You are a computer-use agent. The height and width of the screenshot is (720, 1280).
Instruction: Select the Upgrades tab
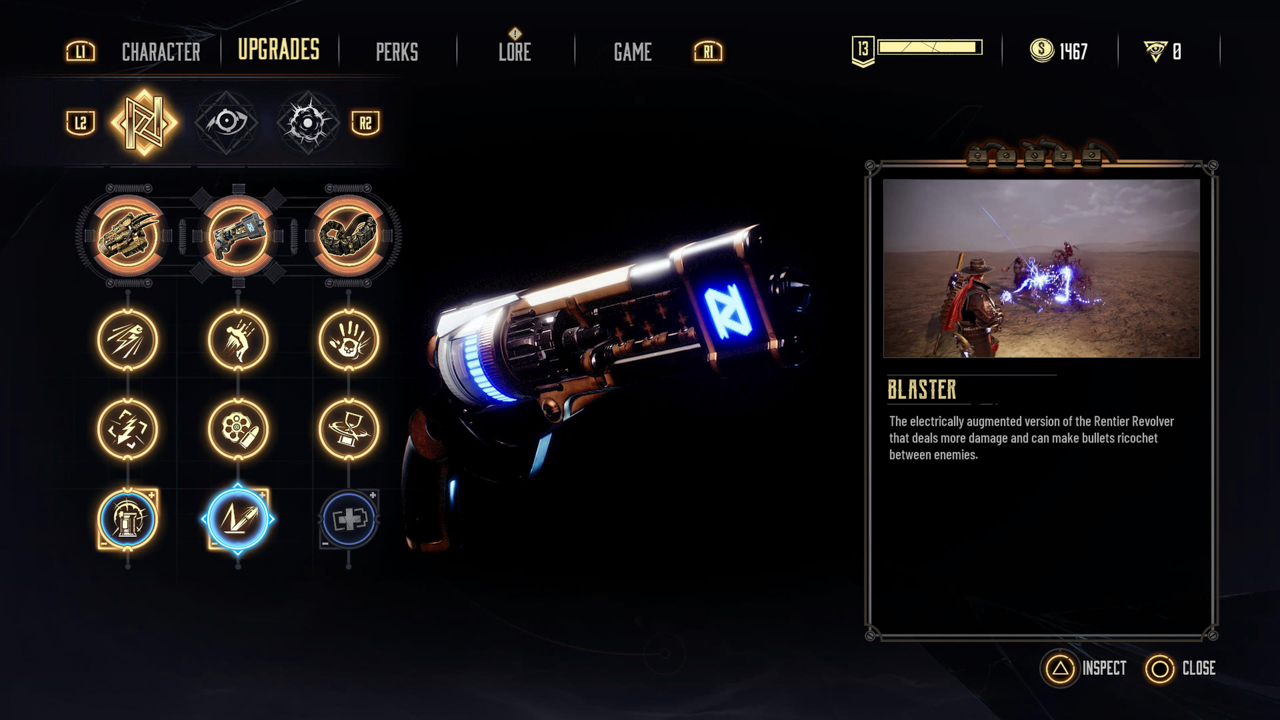(278, 50)
